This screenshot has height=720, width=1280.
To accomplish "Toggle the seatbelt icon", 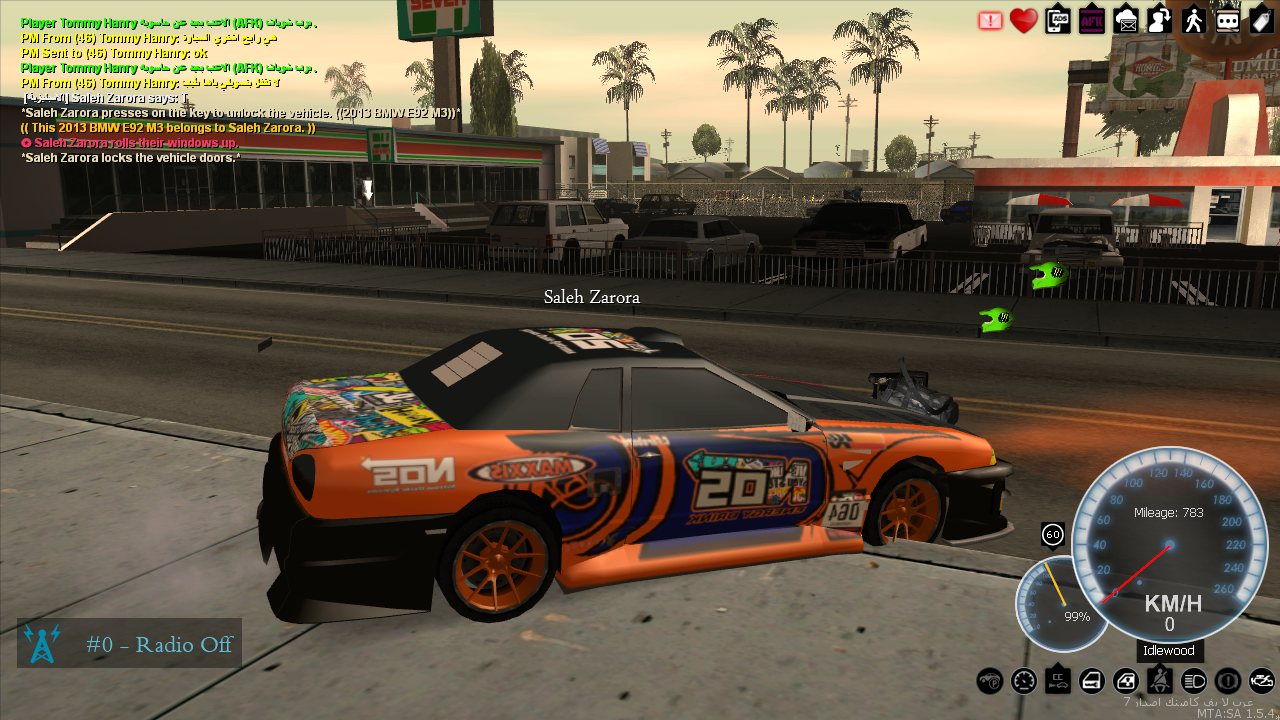I will click(x=1160, y=681).
